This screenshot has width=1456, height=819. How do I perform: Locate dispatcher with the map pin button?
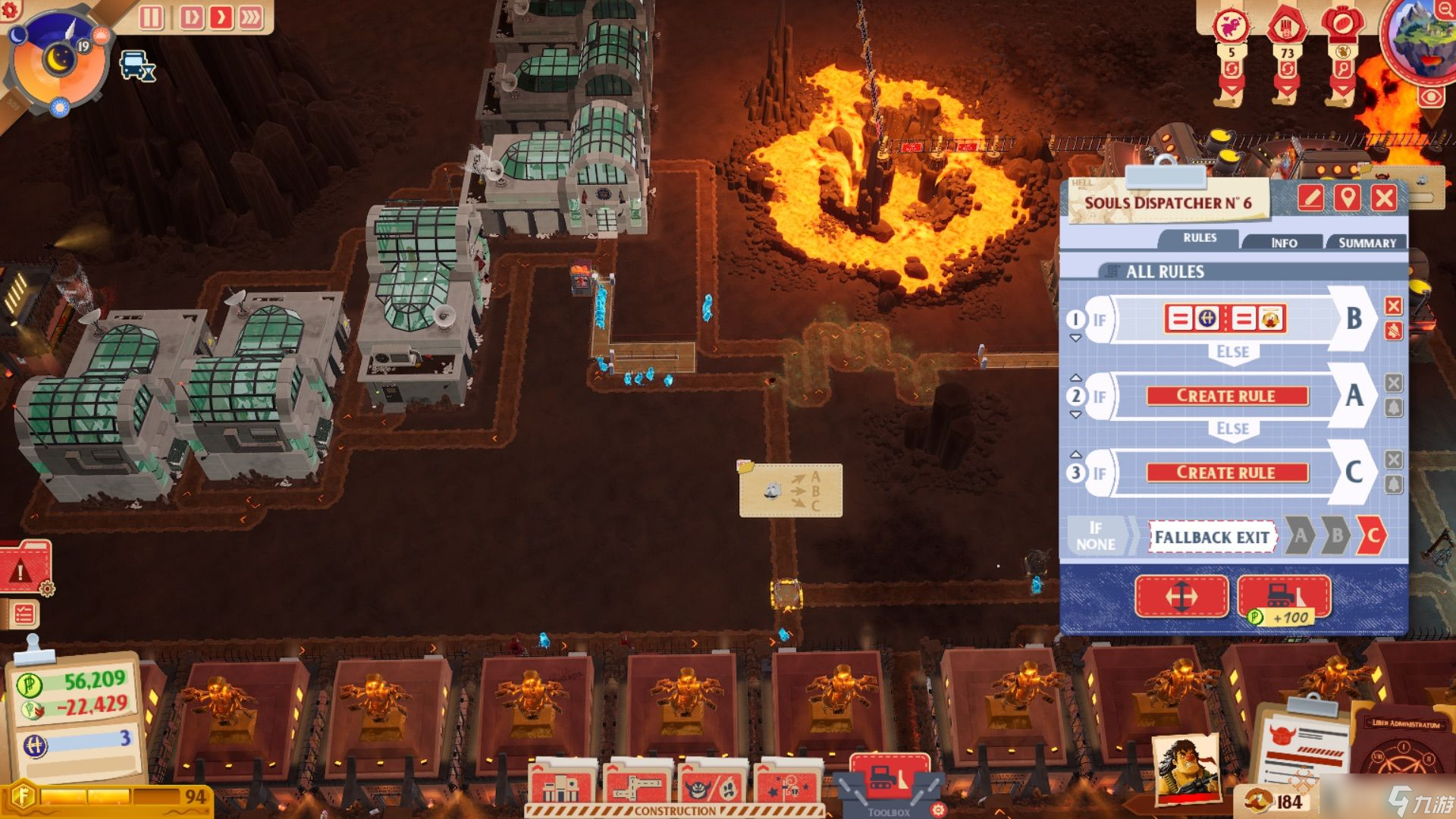(1348, 199)
